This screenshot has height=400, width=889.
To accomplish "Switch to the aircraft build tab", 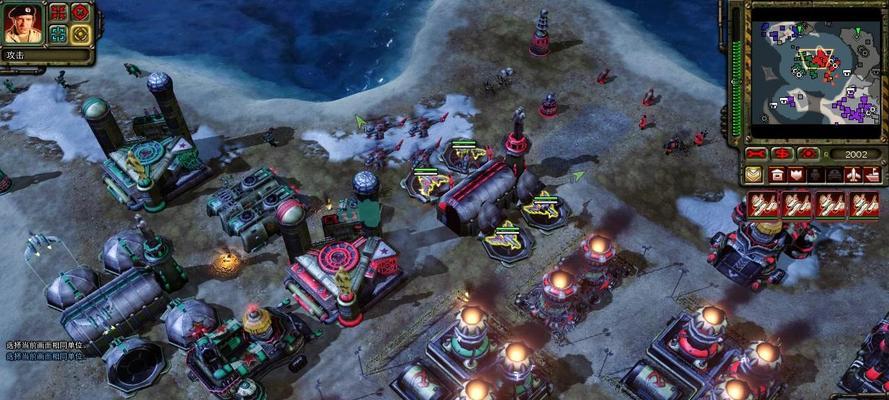I will [x=852, y=175].
